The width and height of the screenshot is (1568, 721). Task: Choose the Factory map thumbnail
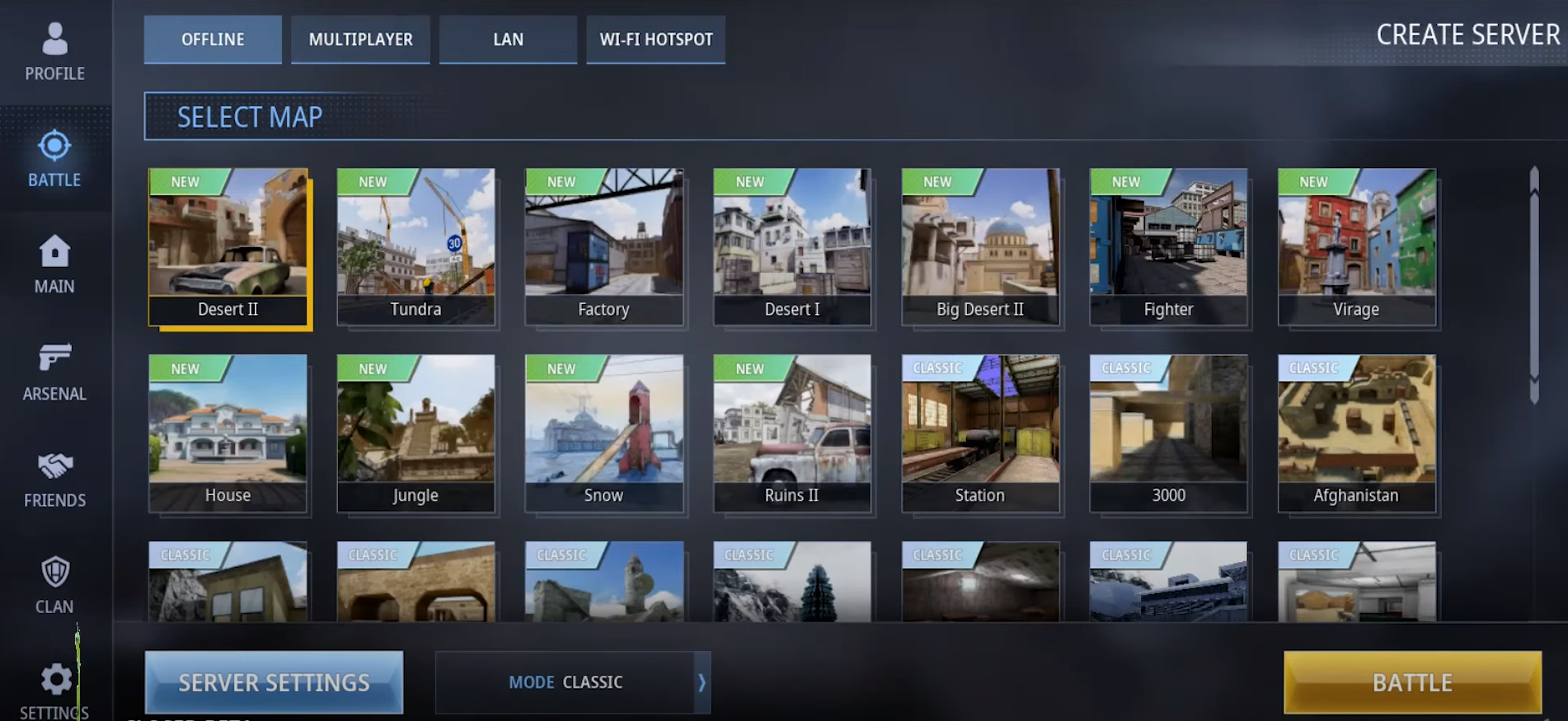pyautogui.click(x=603, y=246)
